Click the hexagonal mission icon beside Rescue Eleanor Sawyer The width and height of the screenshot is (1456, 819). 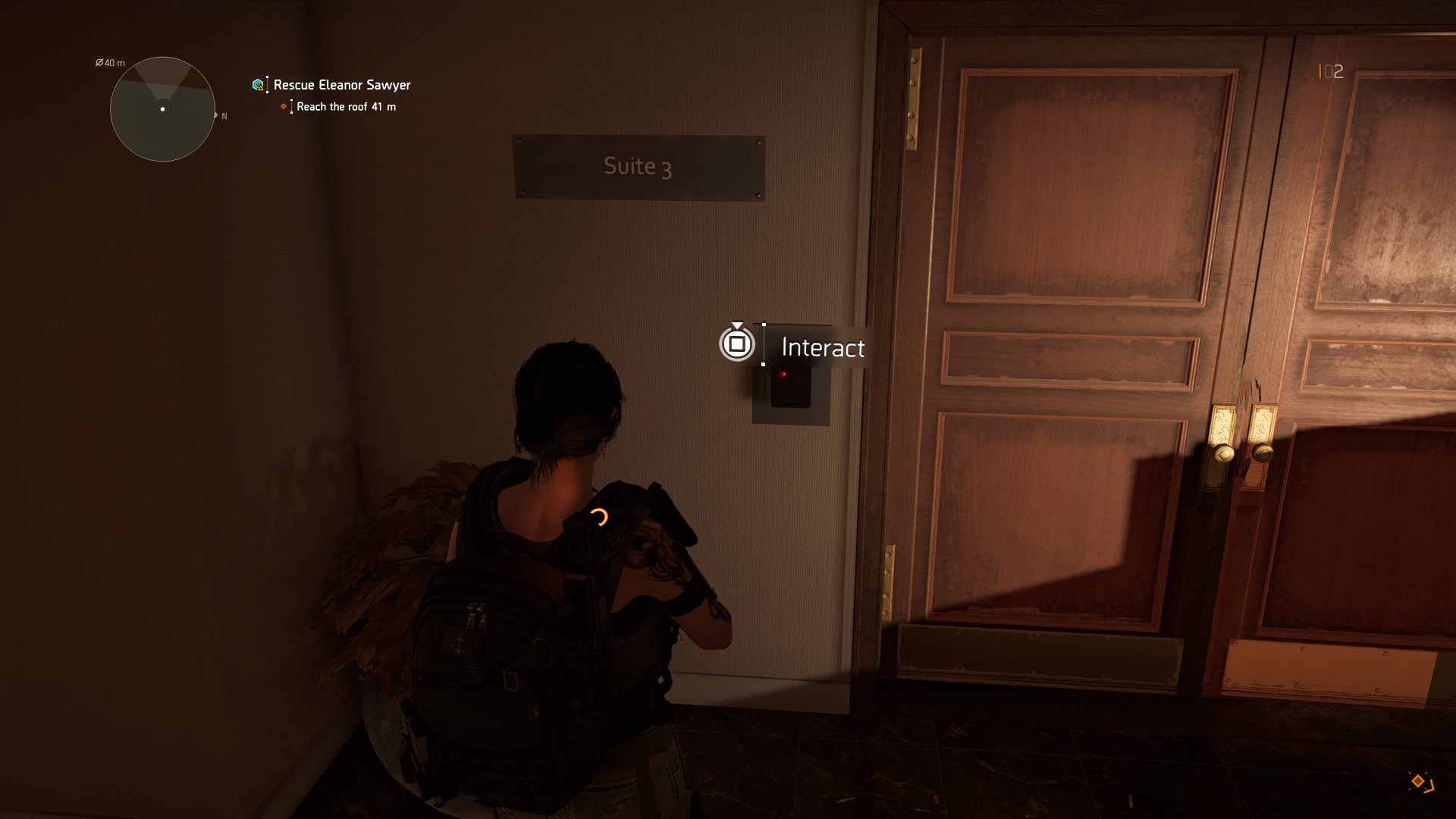click(257, 84)
